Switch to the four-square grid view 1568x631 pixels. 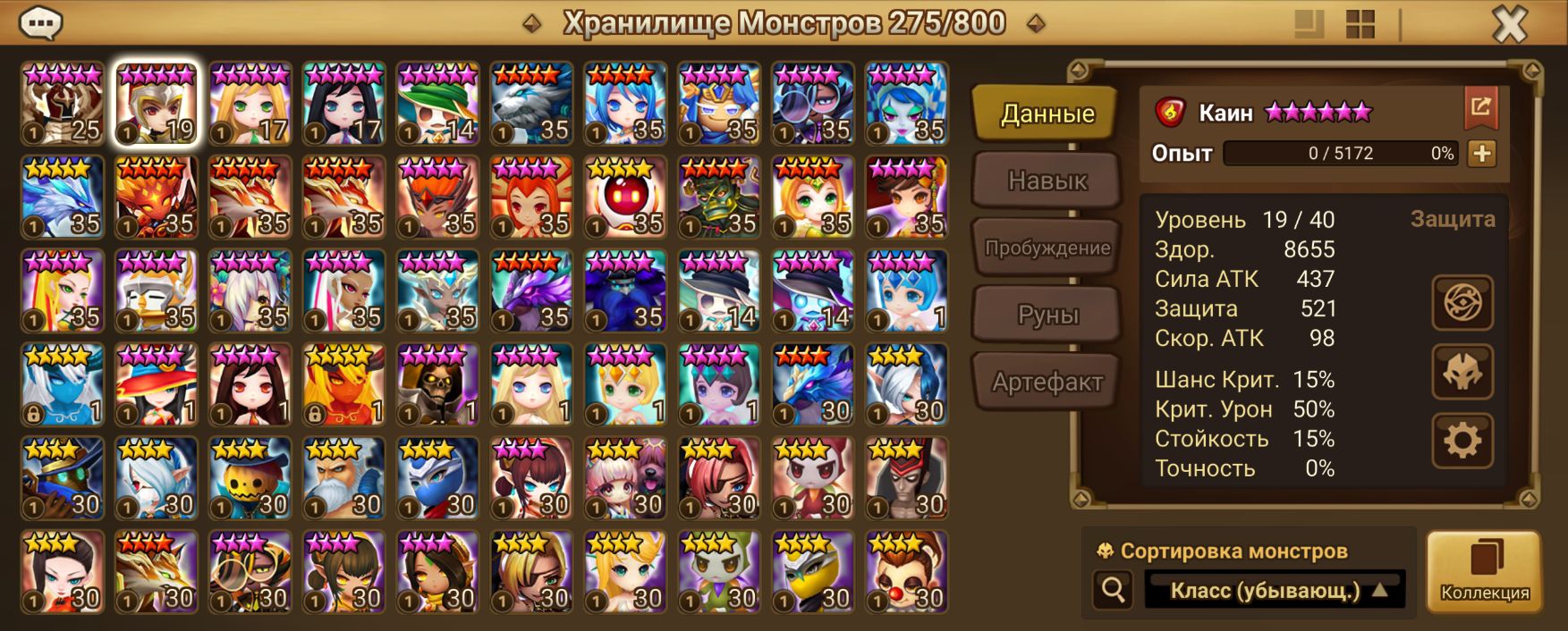point(1360,25)
